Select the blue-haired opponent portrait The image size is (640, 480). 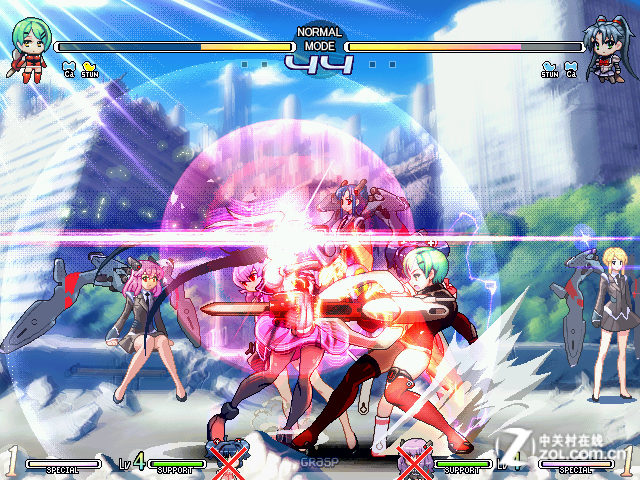pyautogui.click(x=608, y=47)
